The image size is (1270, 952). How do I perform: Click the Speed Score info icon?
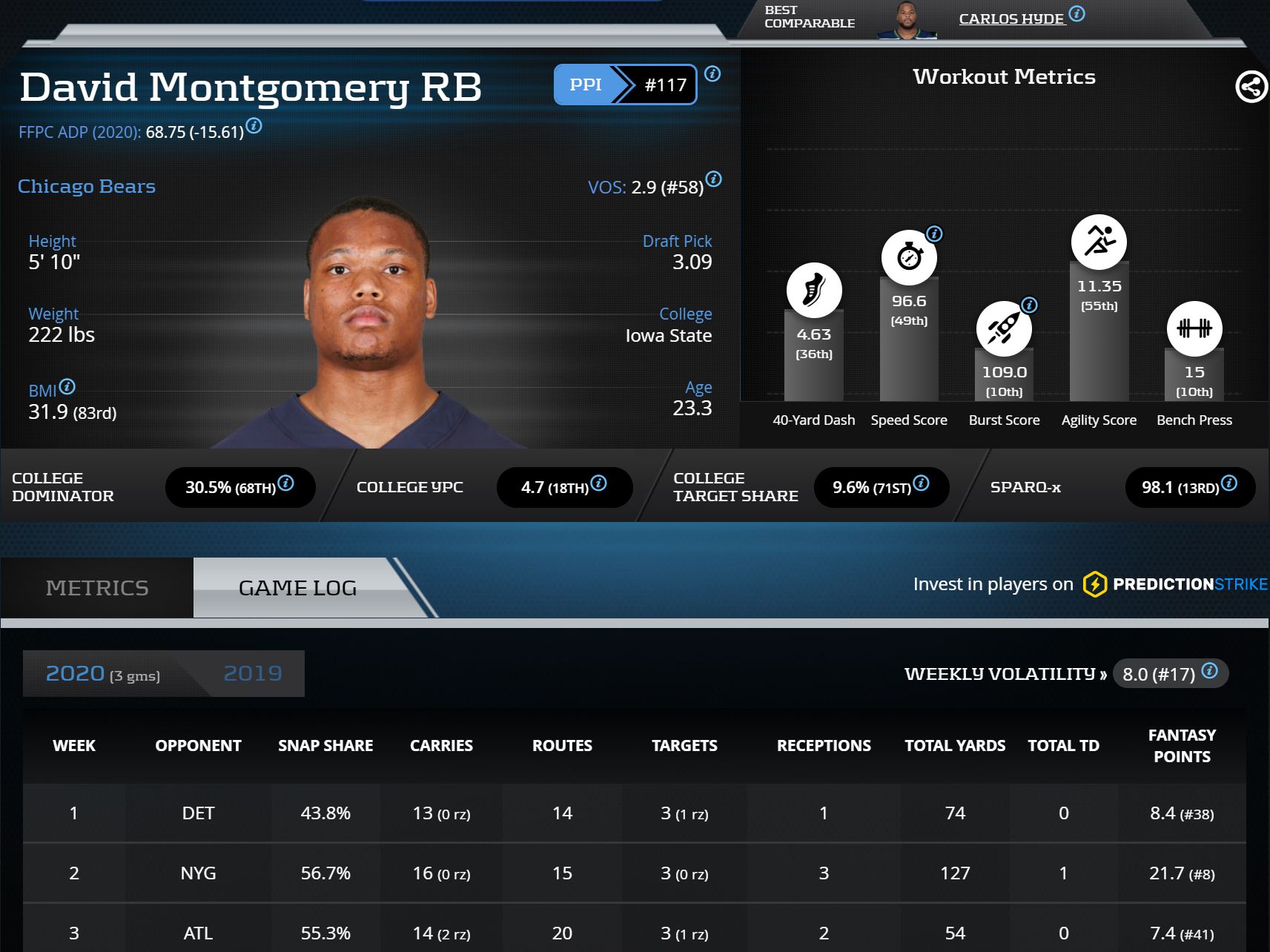[935, 234]
